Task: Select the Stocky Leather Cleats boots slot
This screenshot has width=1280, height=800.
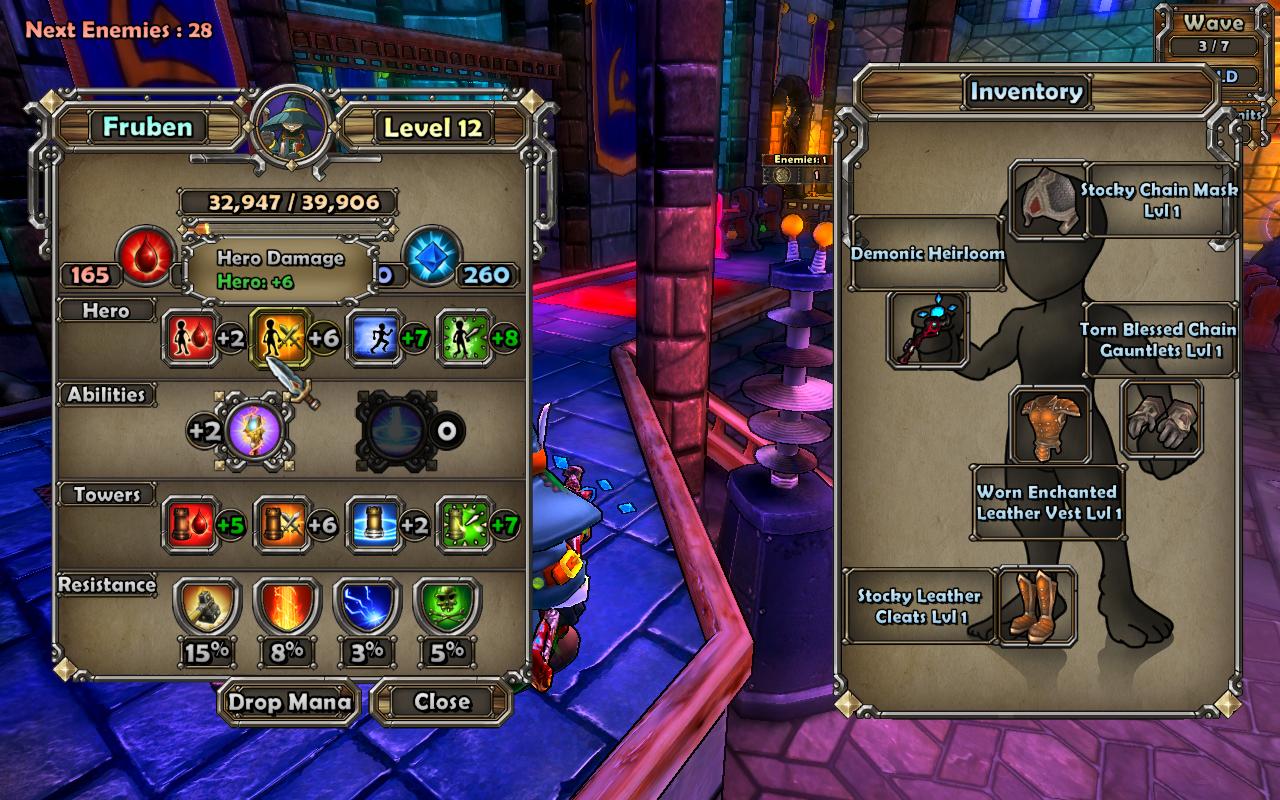Action: (1037, 605)
